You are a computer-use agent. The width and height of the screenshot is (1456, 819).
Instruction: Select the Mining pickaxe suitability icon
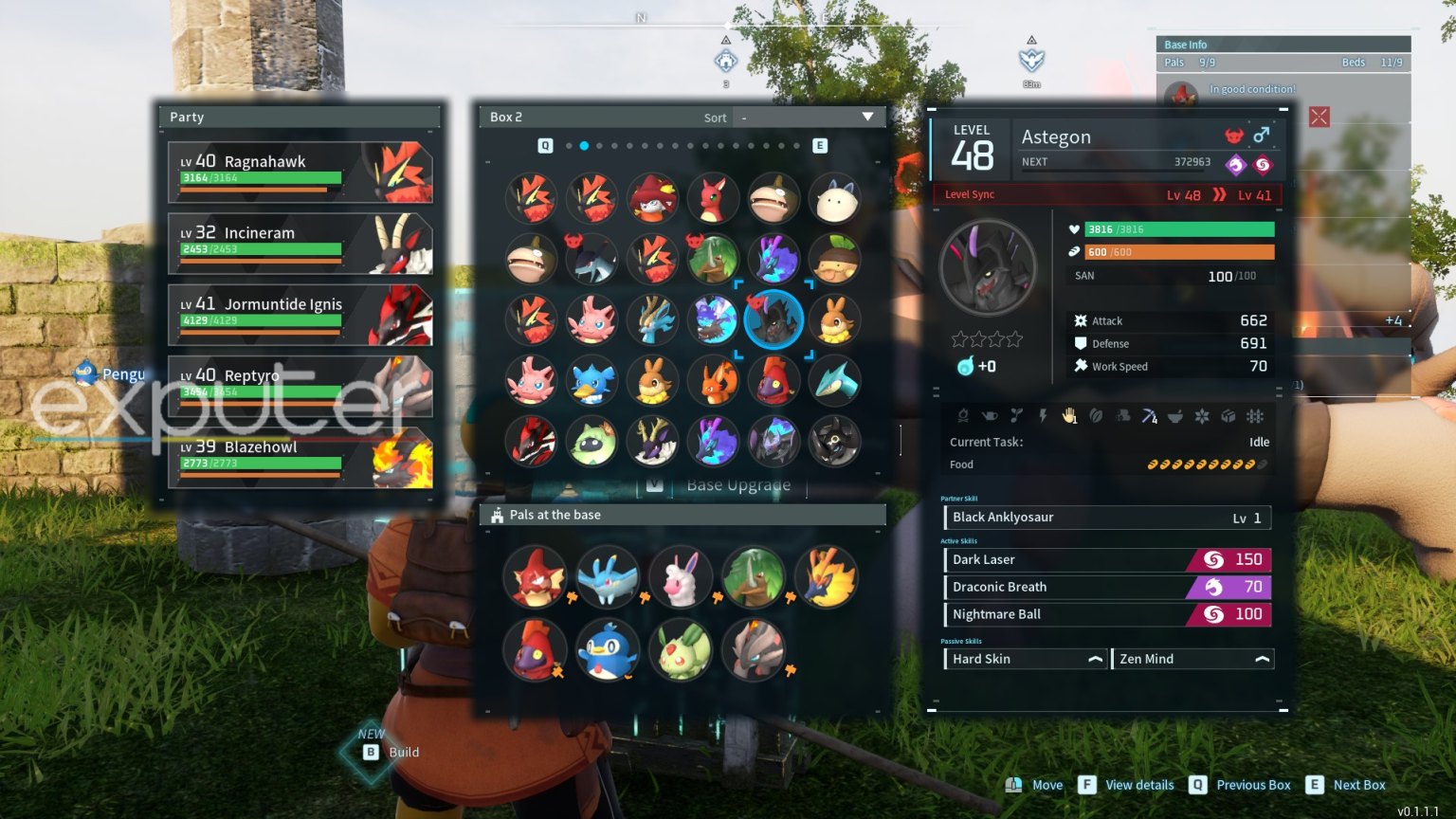coord(1148,416)
